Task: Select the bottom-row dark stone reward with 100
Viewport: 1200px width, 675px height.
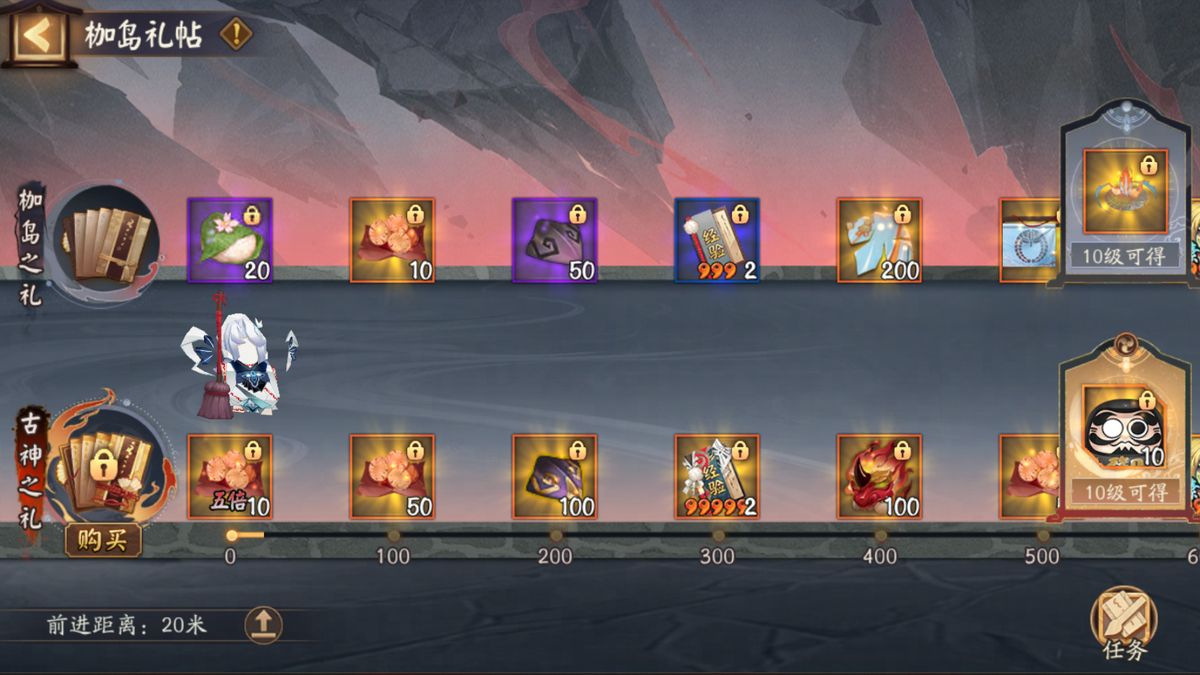Action: click(x=555, y=477)
